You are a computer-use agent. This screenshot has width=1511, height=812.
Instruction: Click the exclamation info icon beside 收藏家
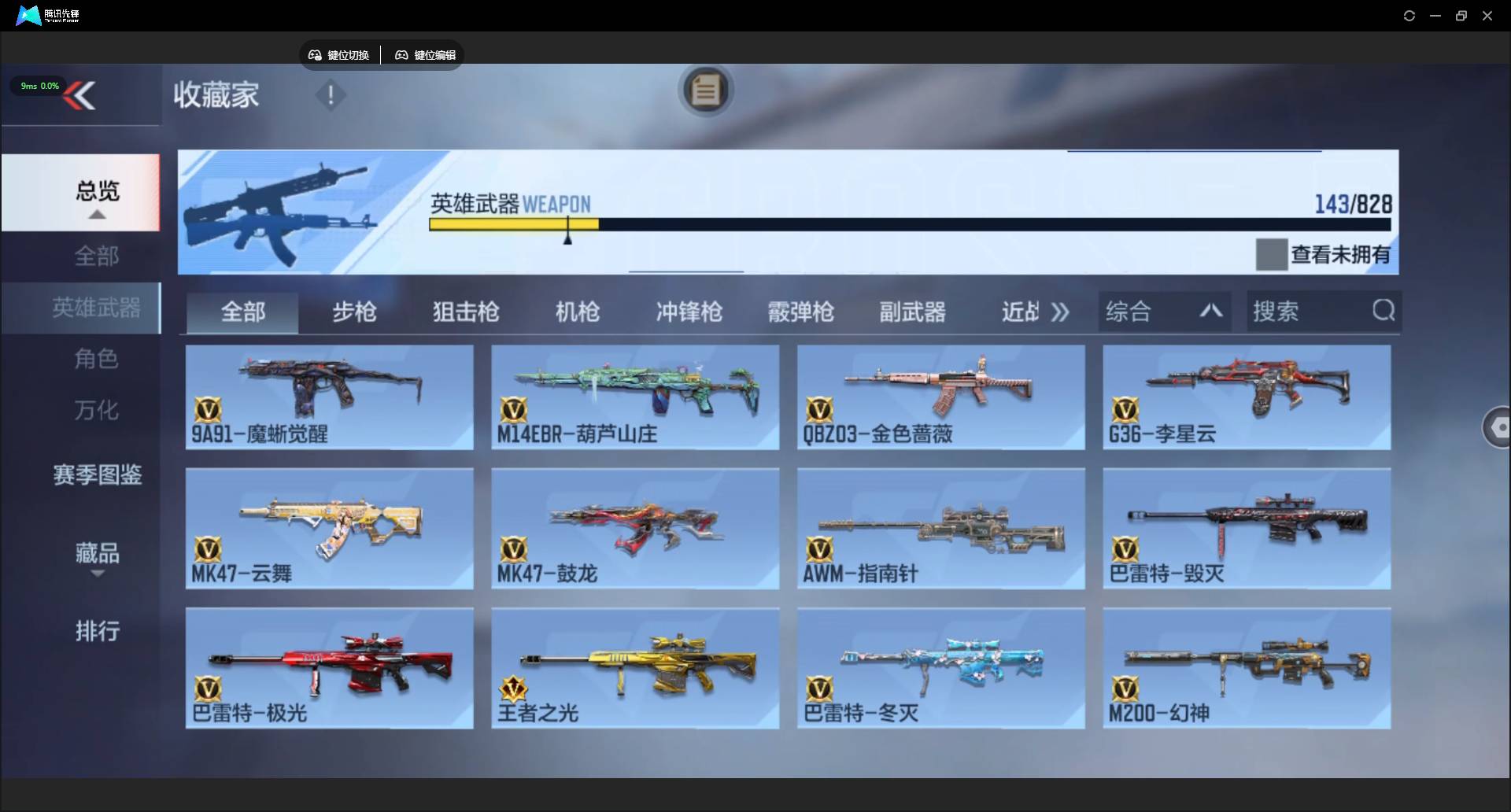(331, 96)
